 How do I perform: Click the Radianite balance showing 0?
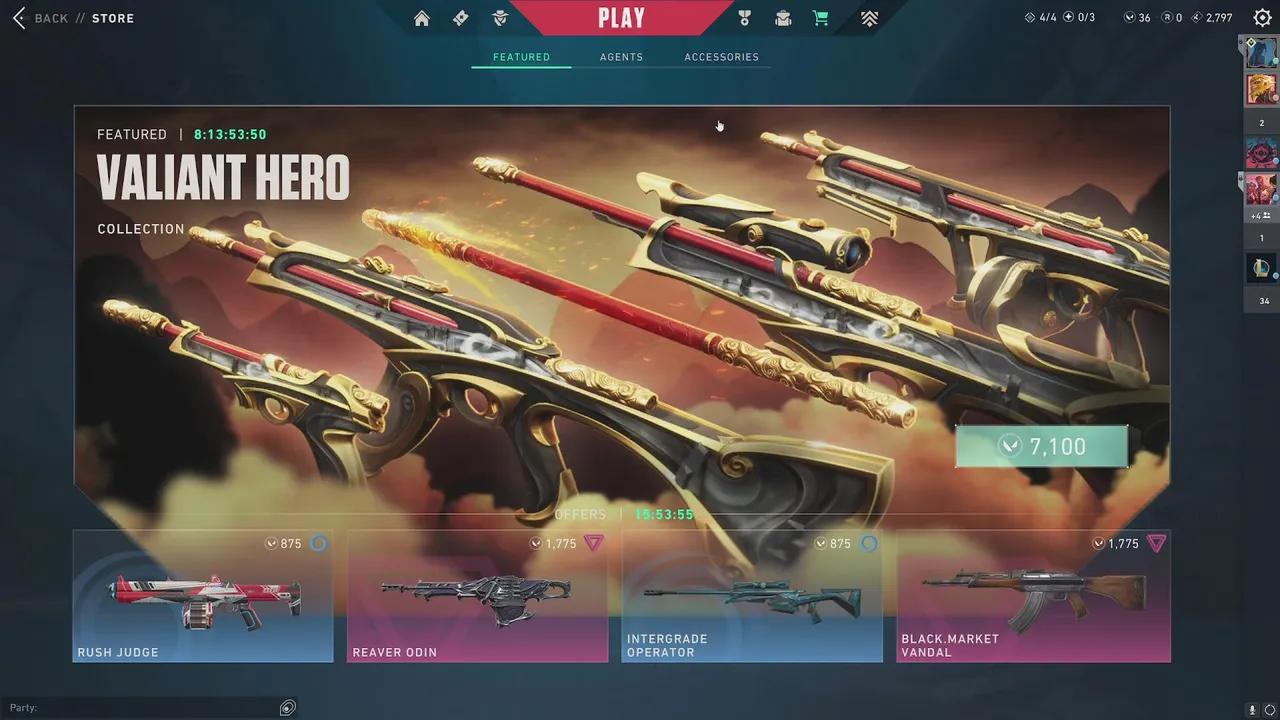pos(1170,17)
